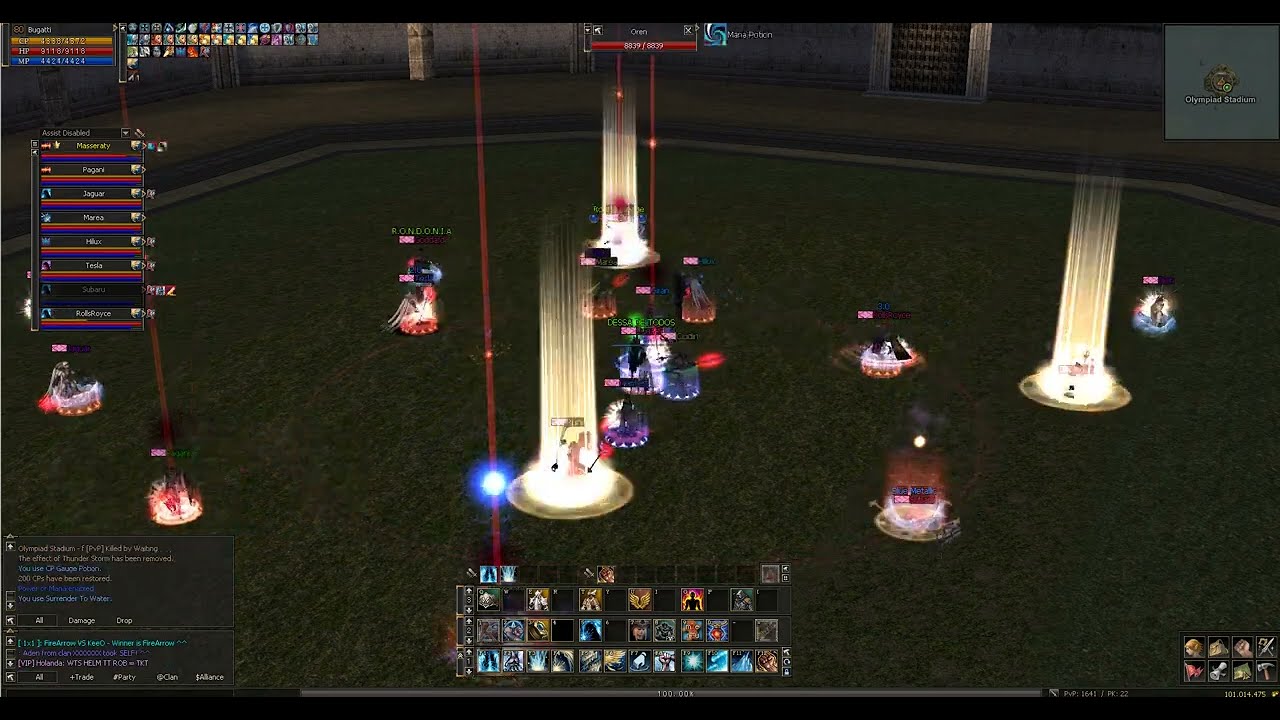This screenshot has height=720, width=1280.
Task: Use the flaming silhouette skill
Action: point(692,600)
